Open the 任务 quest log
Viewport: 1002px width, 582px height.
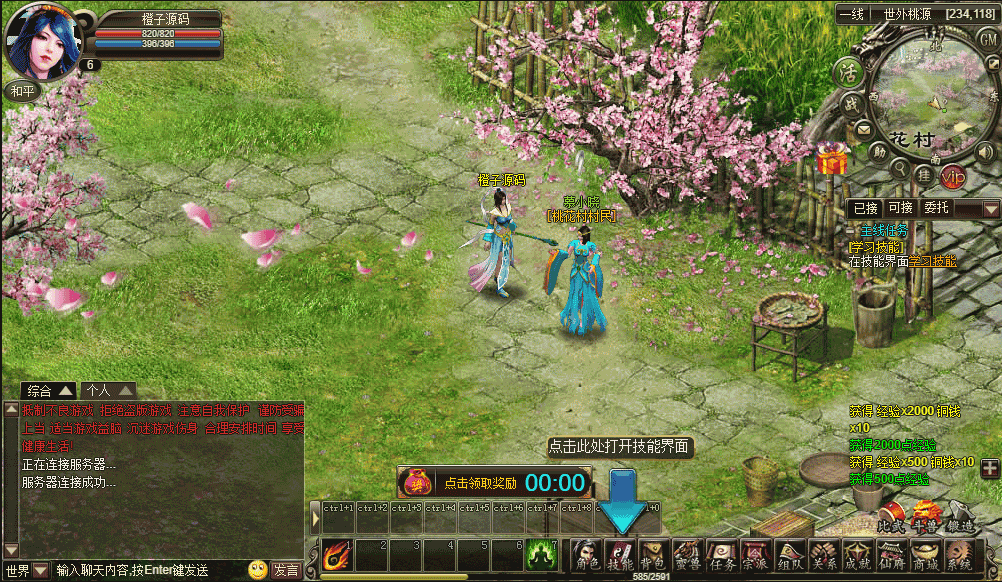tap(721, 555)
